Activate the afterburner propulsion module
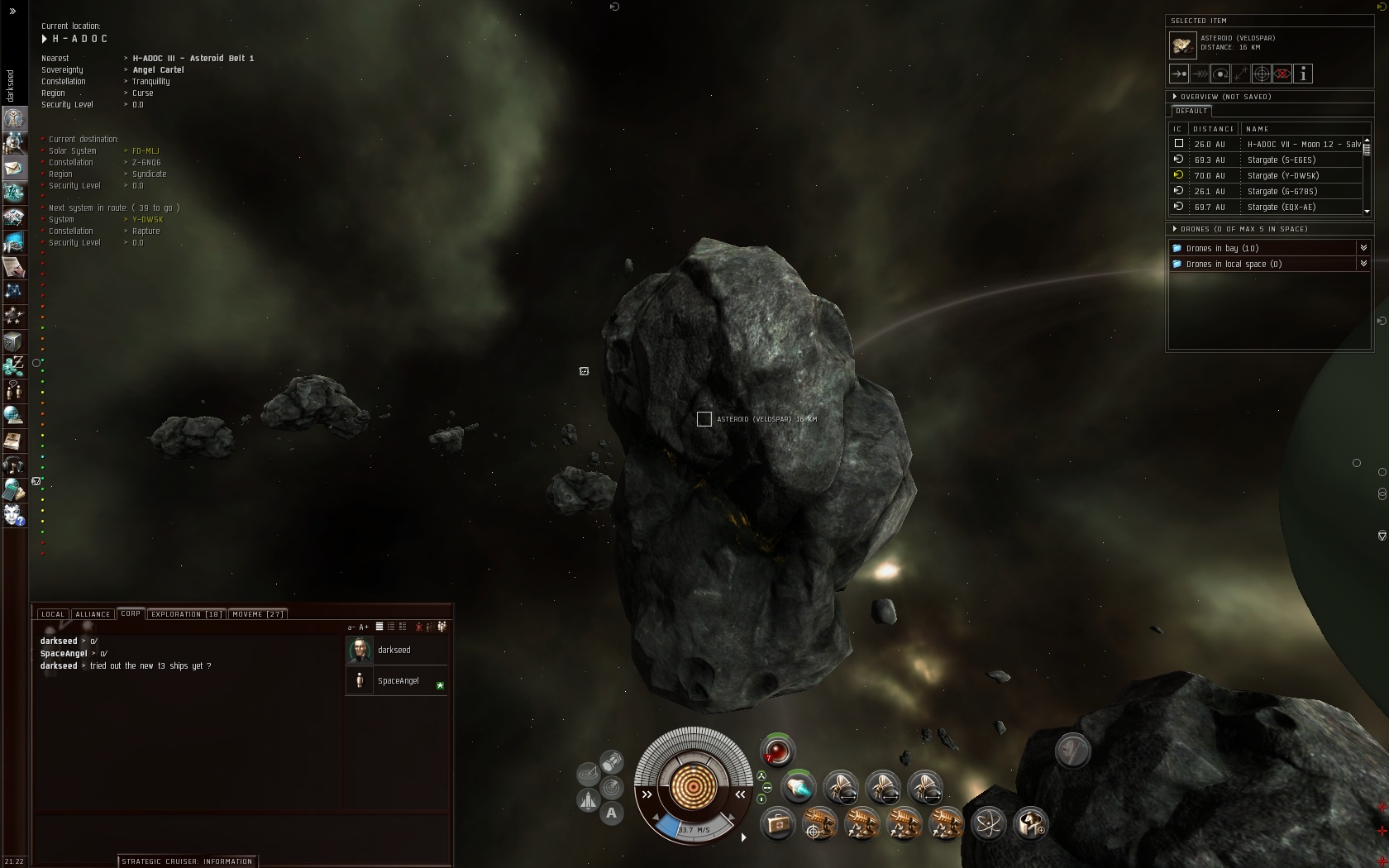Screen dimensions: 1389x868 (x=799, y=787)
